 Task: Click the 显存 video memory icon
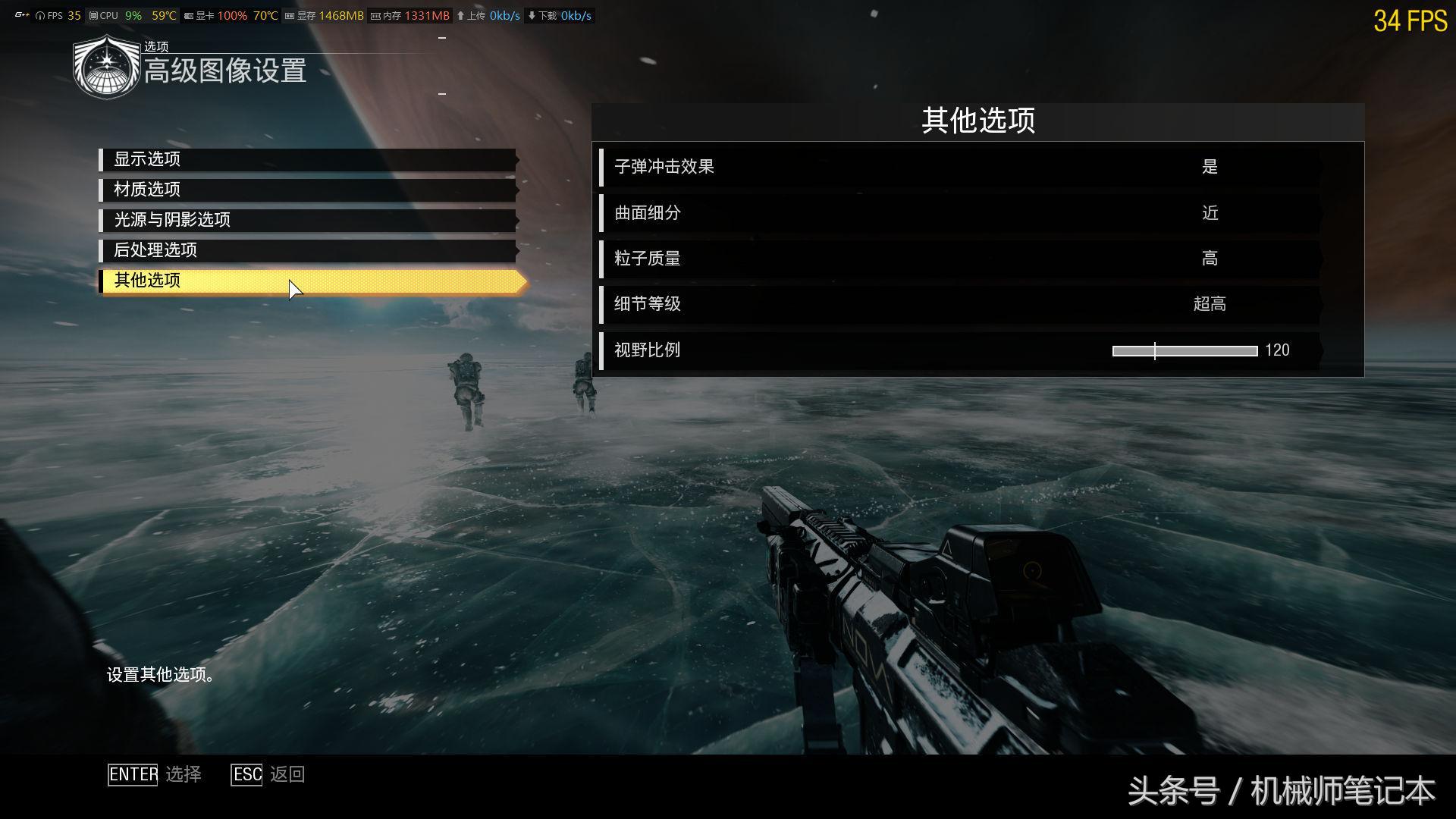pyautogui.click(x=289, y=14)
